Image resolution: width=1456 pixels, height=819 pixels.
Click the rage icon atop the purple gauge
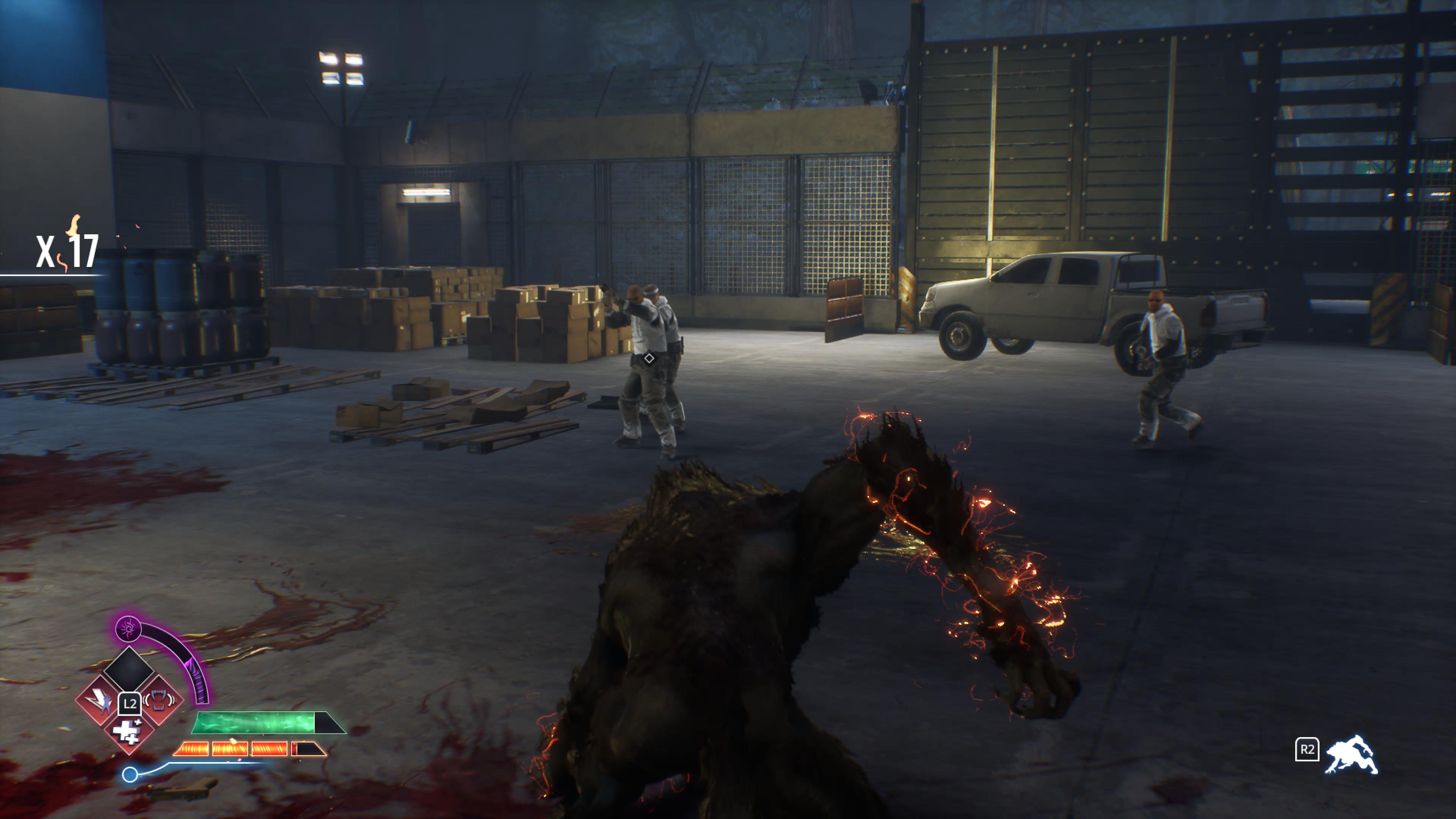(x=128, y=629)
